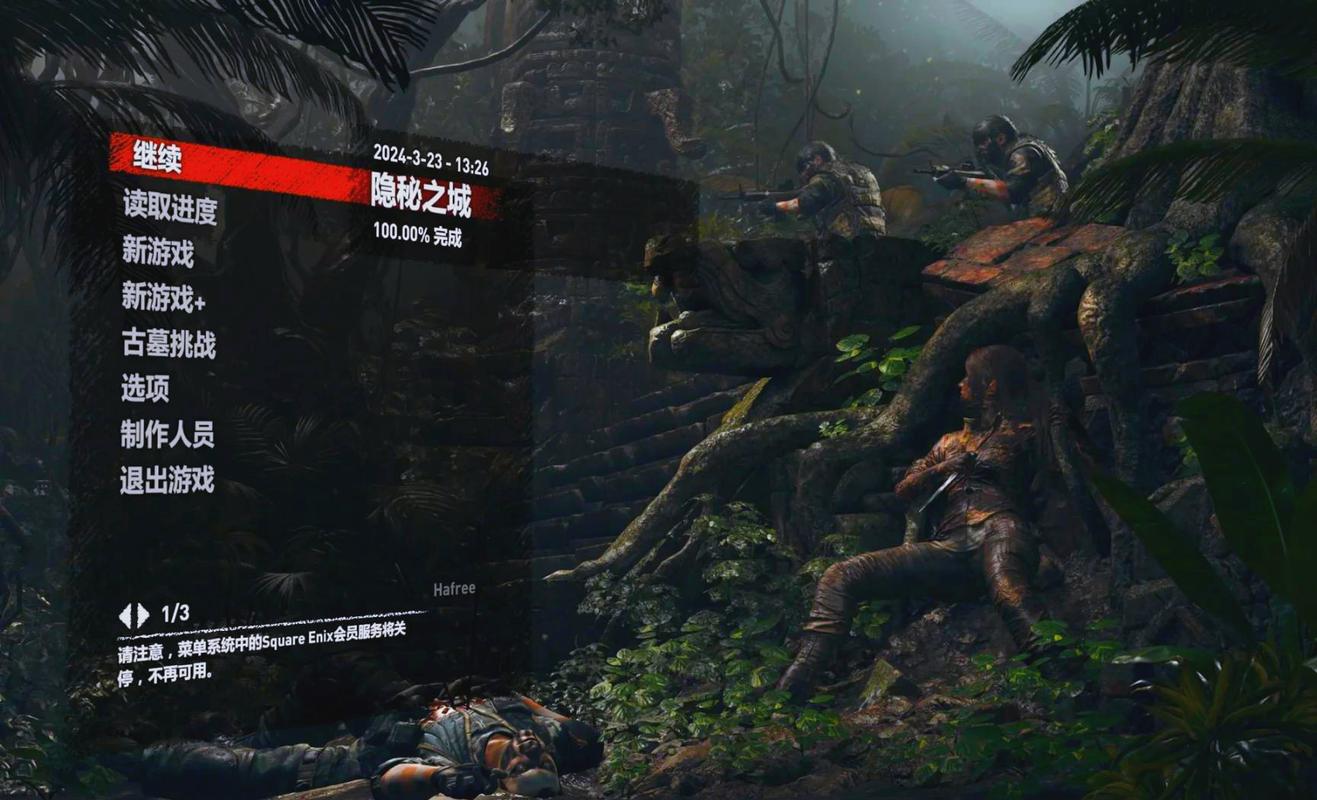View the 制作人员 credits
The image size is (1317, 800).
167,434
